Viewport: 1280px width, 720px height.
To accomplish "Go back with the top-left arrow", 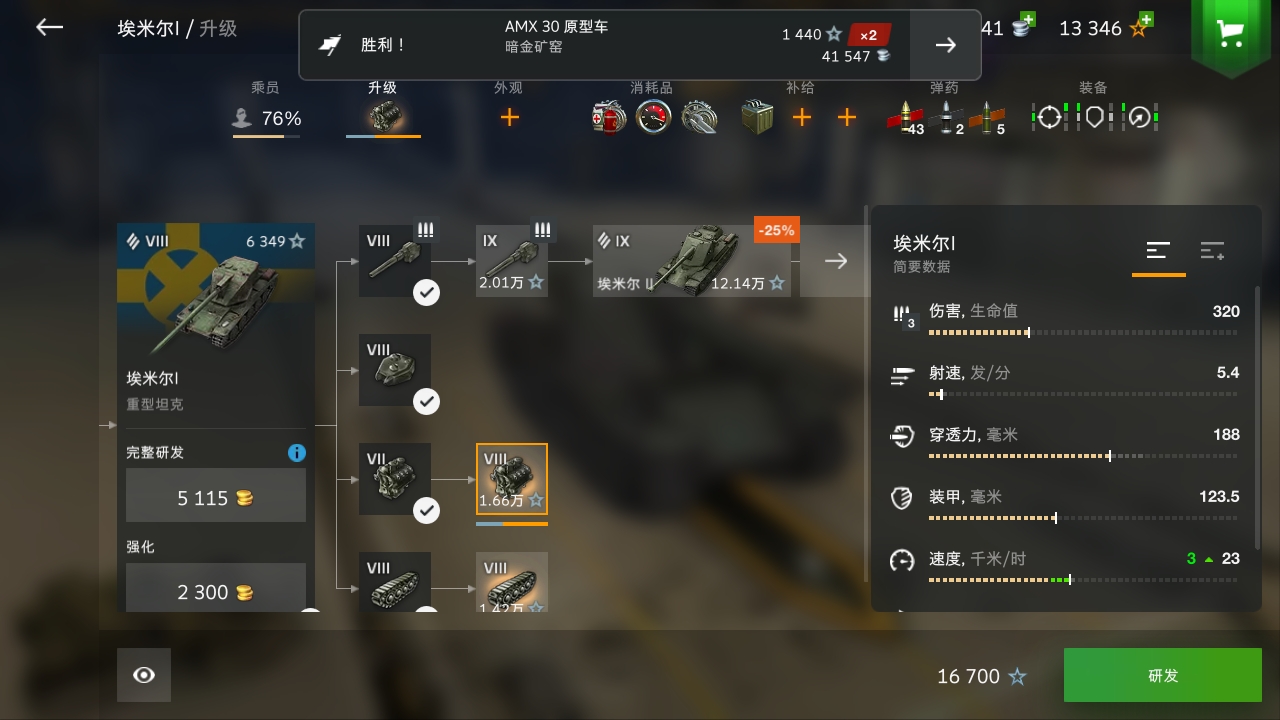I will tap(49, 28).
